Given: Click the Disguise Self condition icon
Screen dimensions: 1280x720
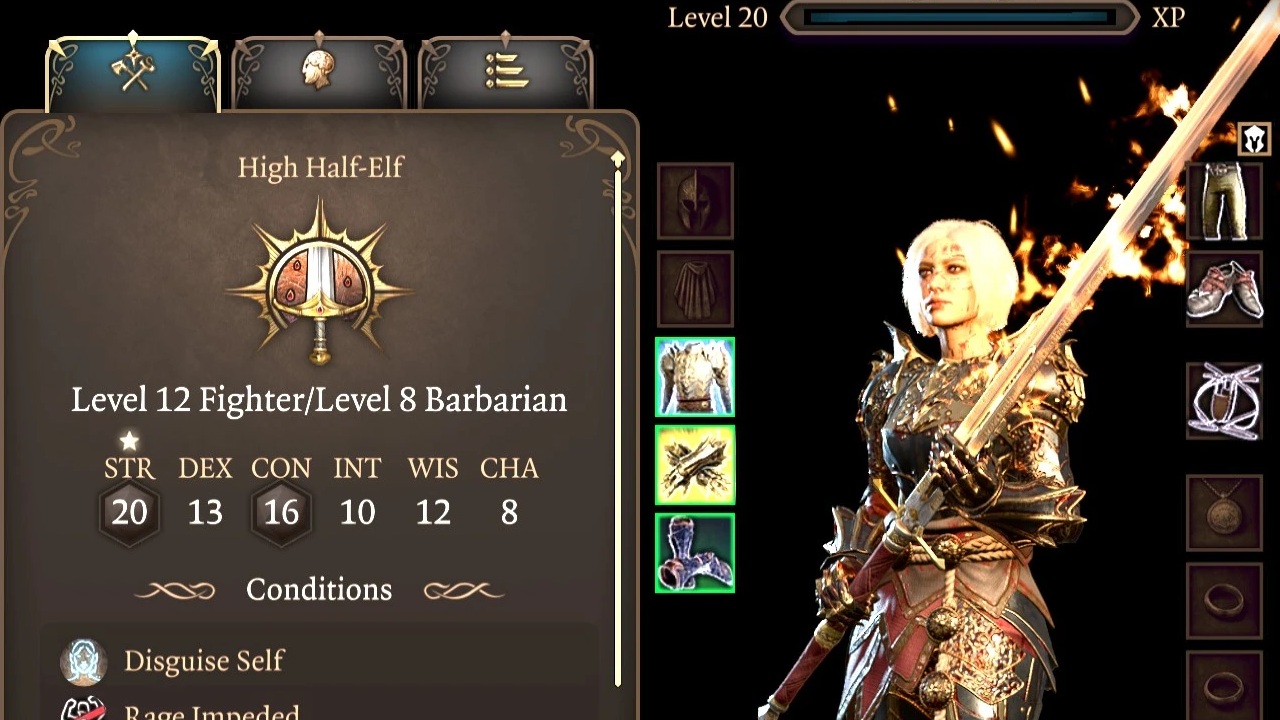Looking at the screenshot, I should click(85, 660).
